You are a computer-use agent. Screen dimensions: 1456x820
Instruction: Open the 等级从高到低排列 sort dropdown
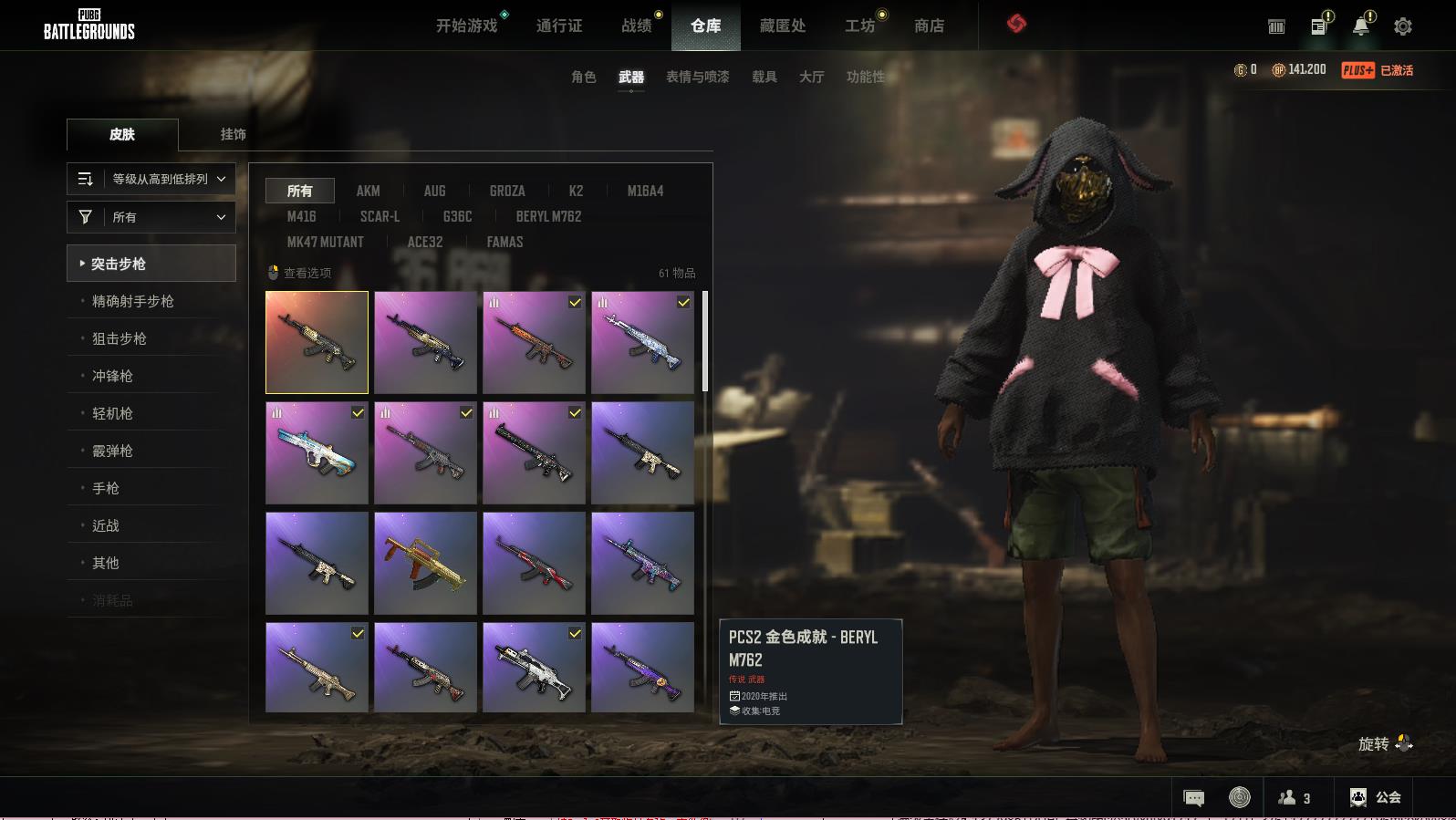tap(151, 179)
